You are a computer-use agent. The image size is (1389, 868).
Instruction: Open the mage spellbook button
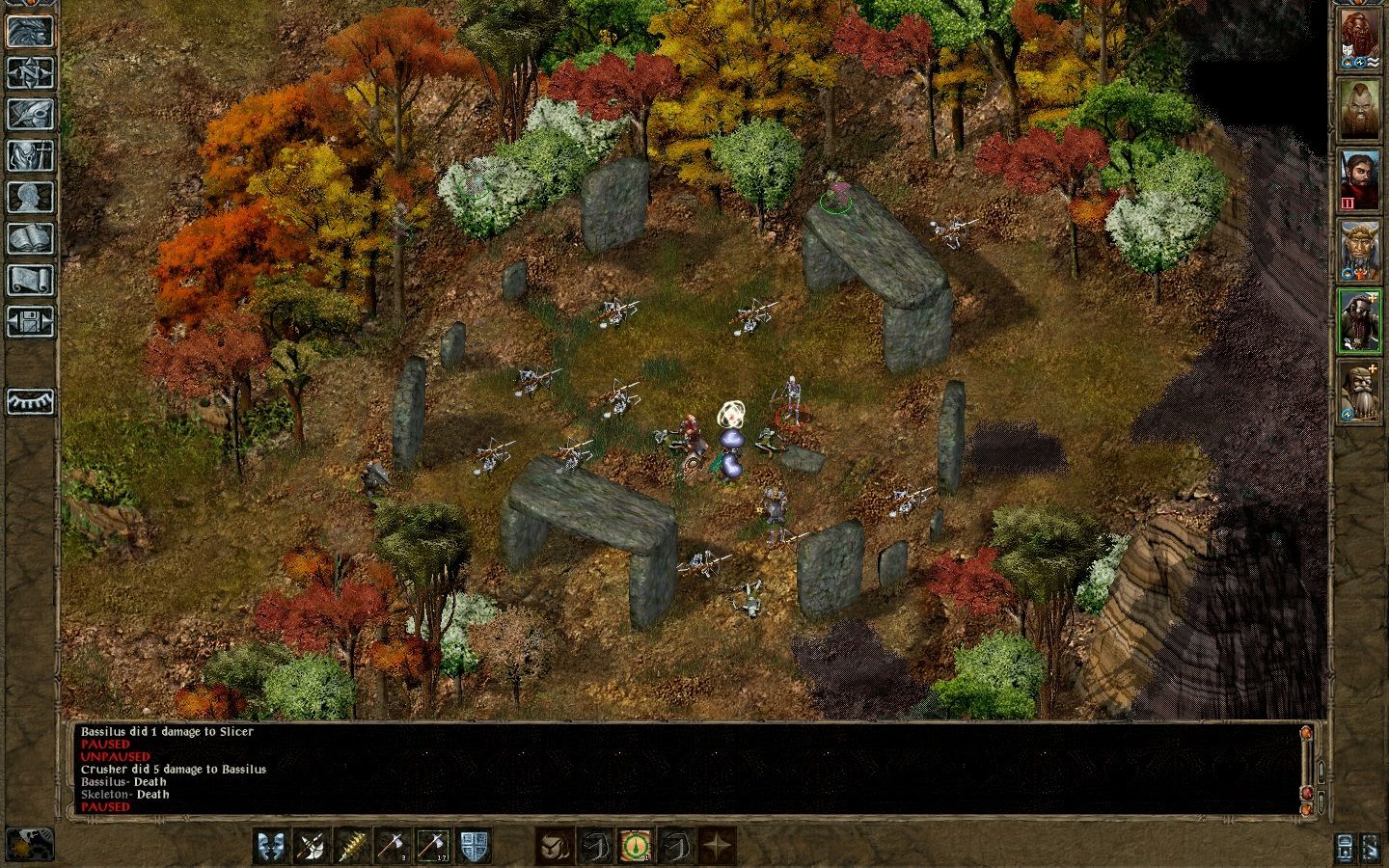[x=30, y=238]
